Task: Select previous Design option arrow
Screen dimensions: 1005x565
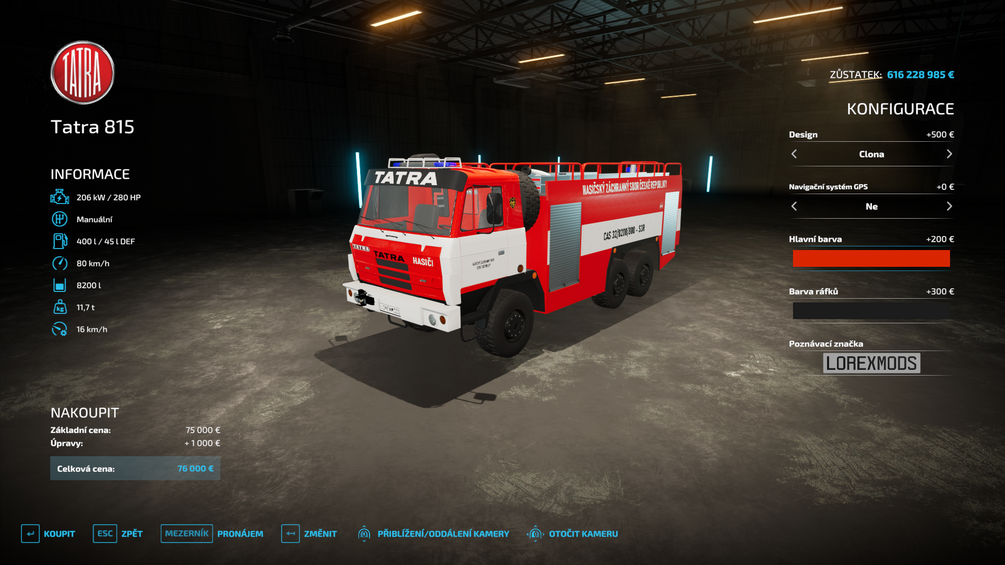Action: point(794,154)
